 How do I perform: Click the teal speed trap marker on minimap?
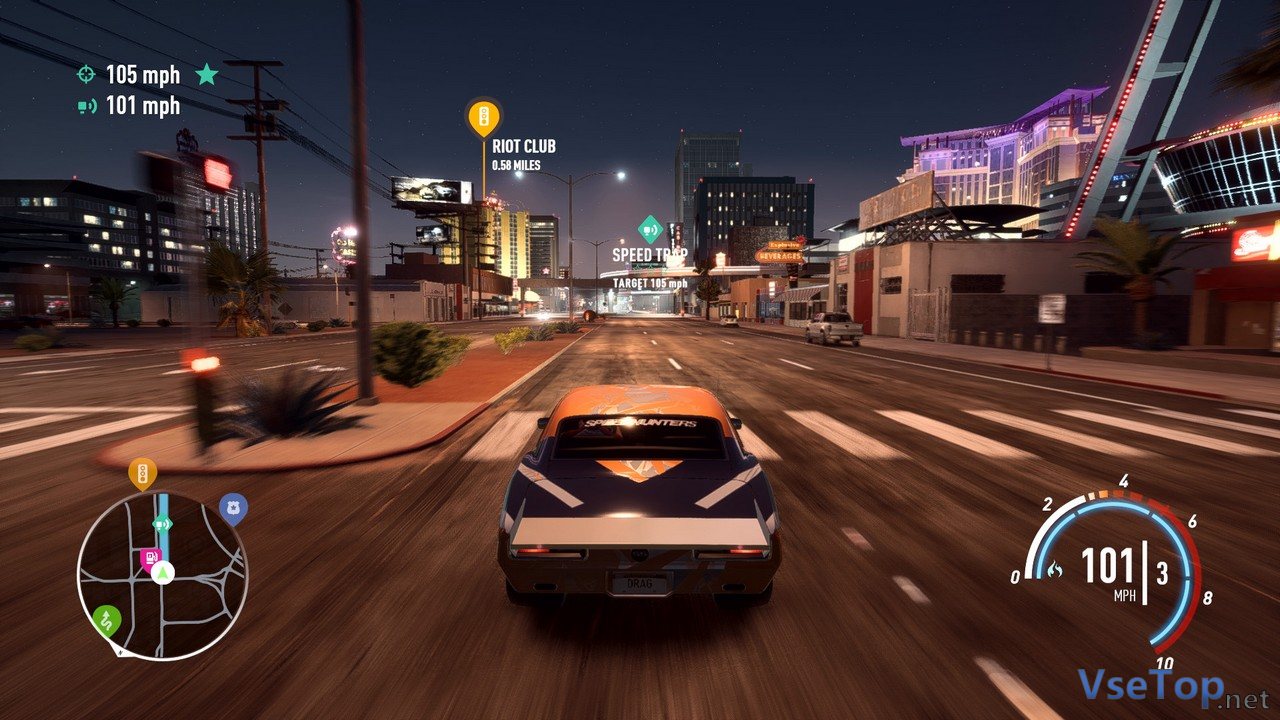pyautogui.click(x=162, y=523)
